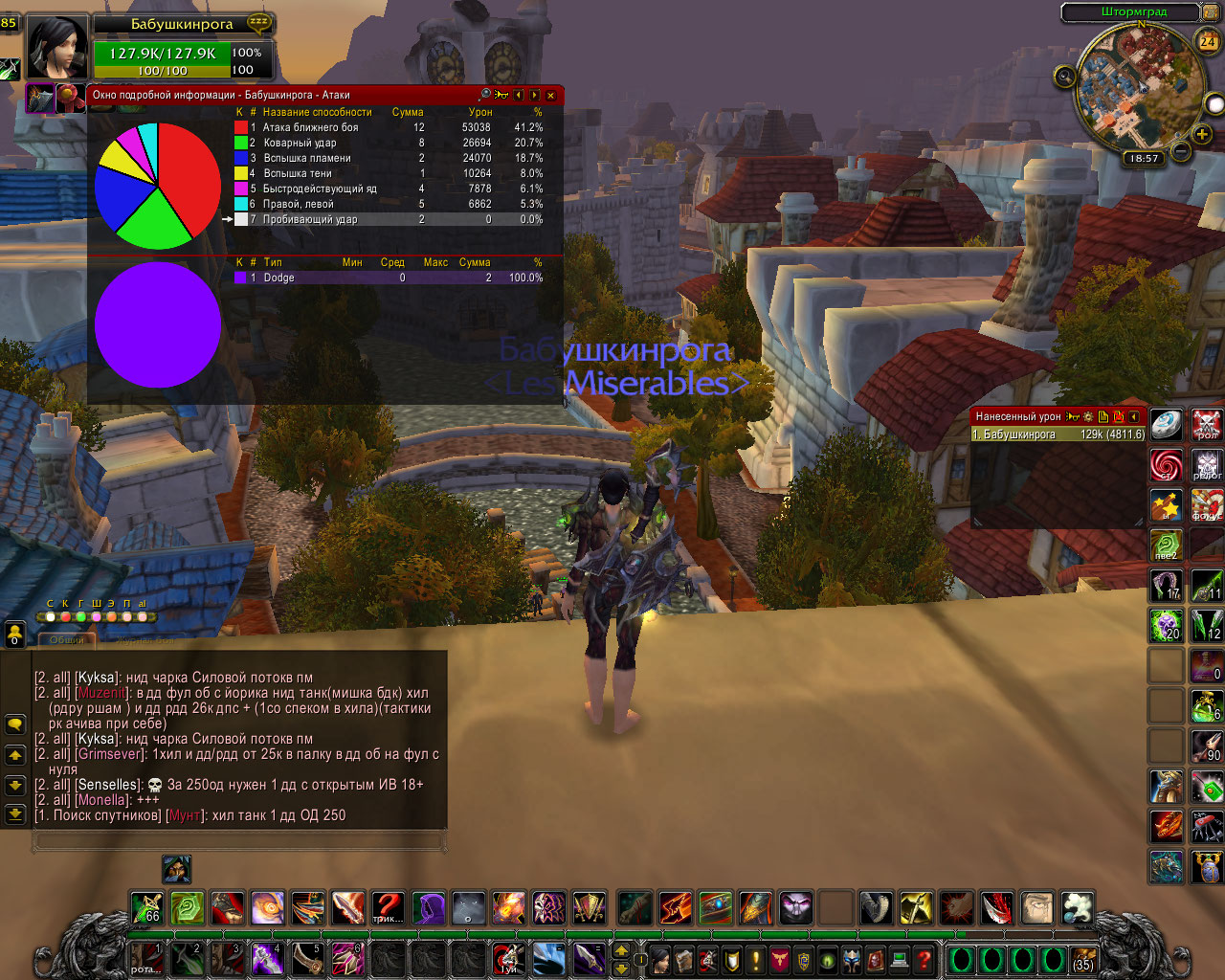Close the Recount detail window
Viewport: 1225px width, 980px height.
point(550,95)
